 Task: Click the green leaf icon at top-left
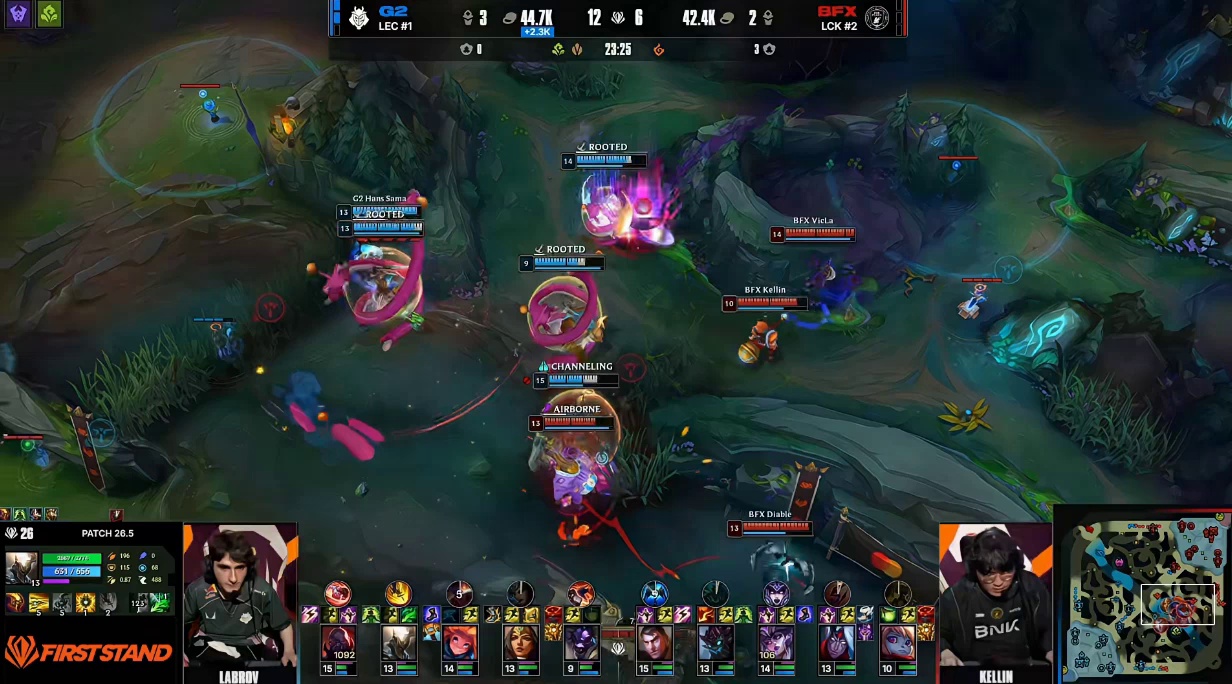[48, 14]
